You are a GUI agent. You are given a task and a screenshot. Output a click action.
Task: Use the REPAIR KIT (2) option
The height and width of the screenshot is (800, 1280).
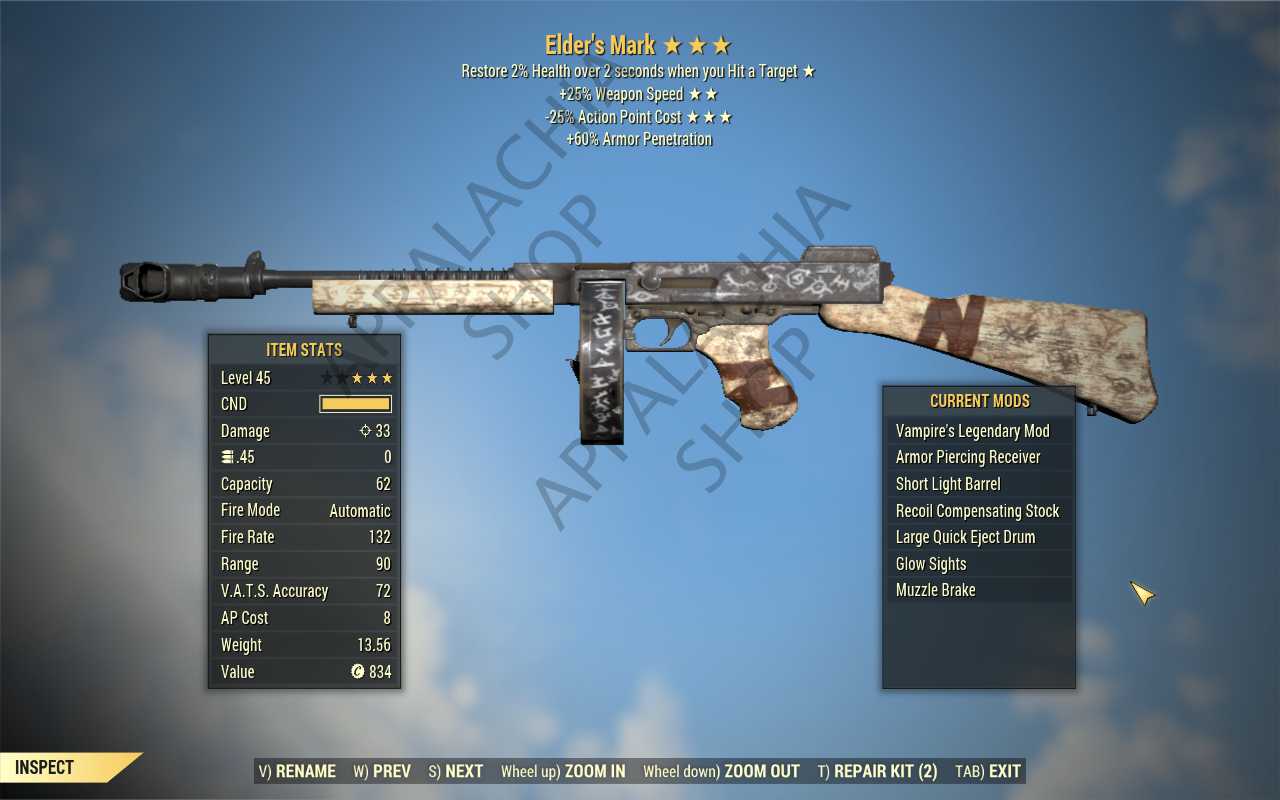pyautogui.click(x=877, y=771)
